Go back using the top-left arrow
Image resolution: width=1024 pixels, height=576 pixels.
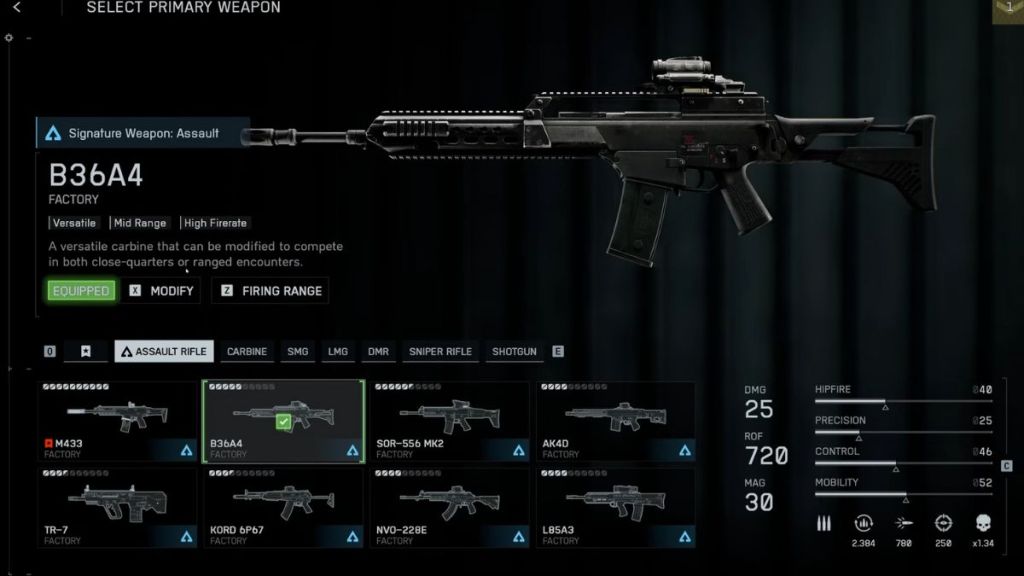(x=17, y=8)
